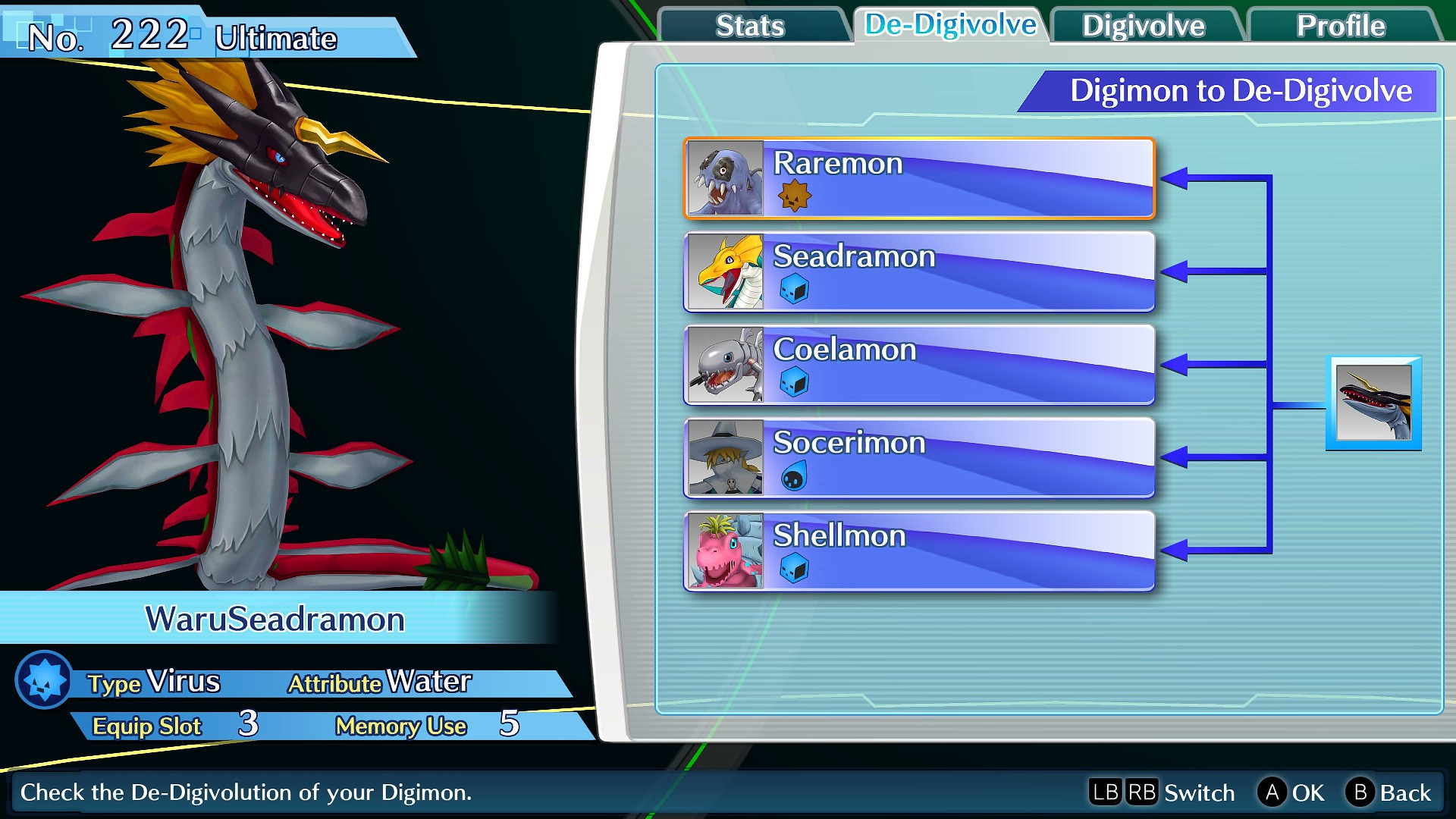Open the Digivolve tab
Image resolution: width=1456 pixels, height=819 pixels.
click(x=1143, y=26)
